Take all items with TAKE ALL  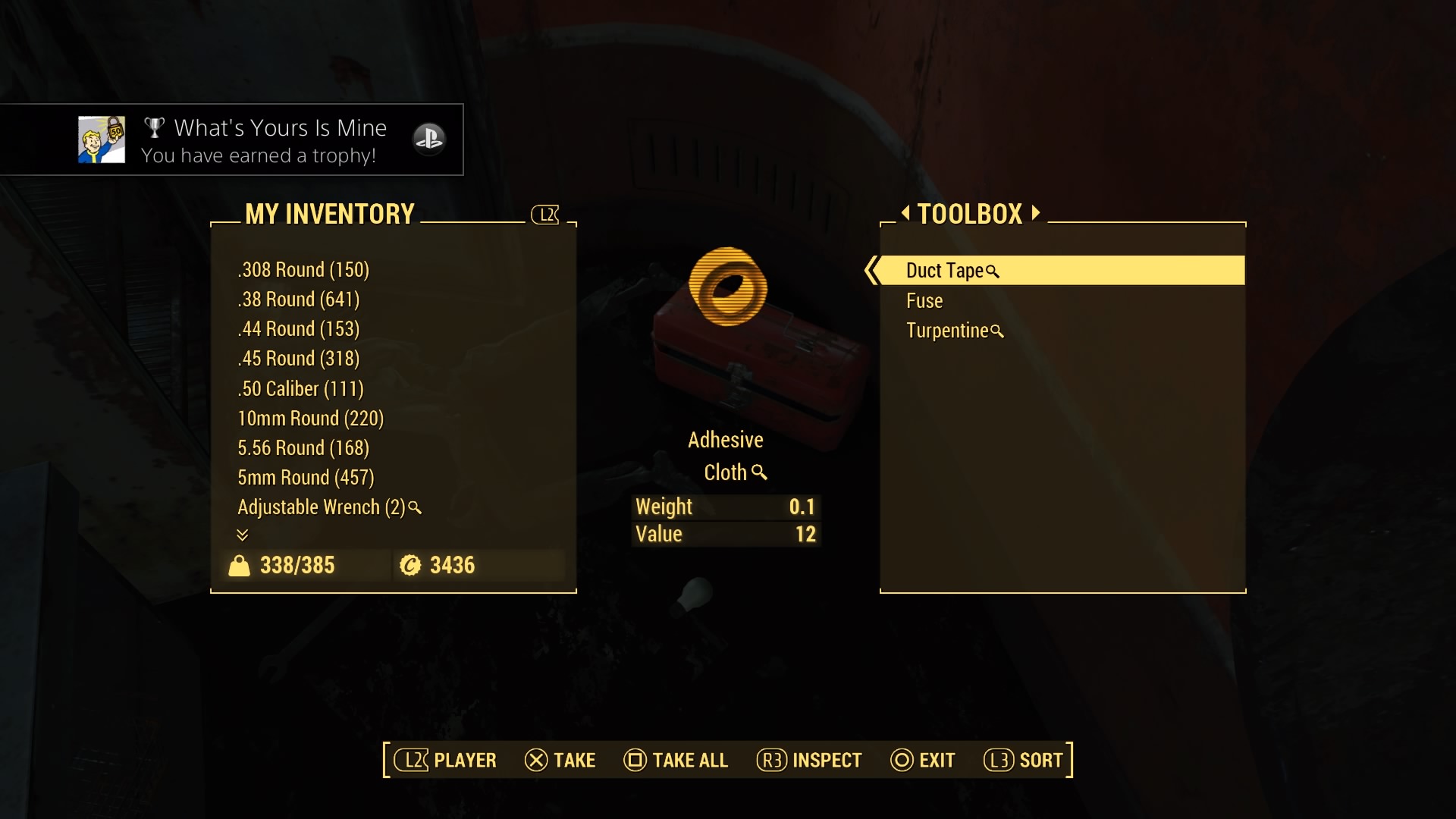pos(676,760)
